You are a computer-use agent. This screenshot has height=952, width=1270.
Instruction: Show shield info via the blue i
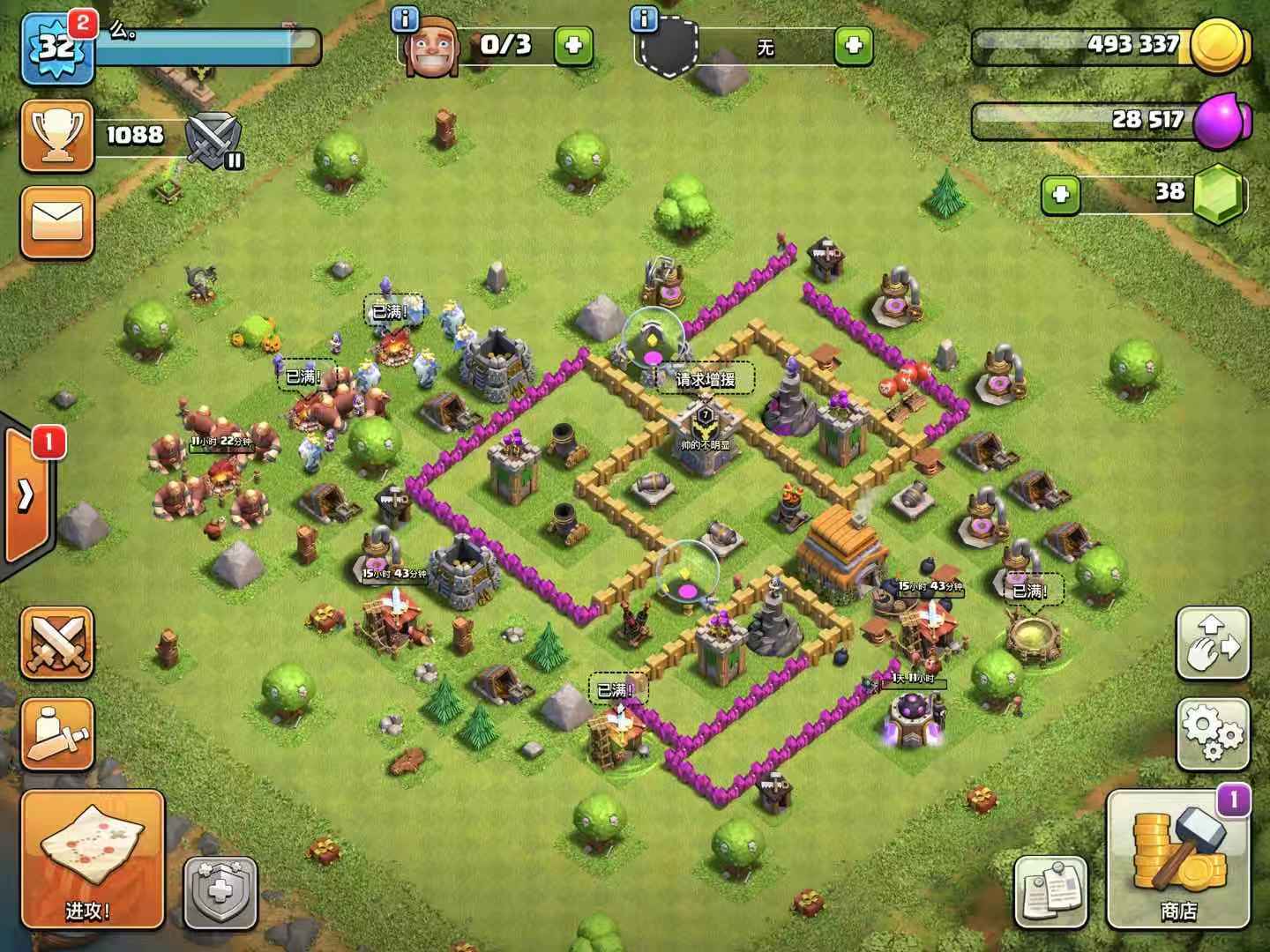(x=645, y=18)
